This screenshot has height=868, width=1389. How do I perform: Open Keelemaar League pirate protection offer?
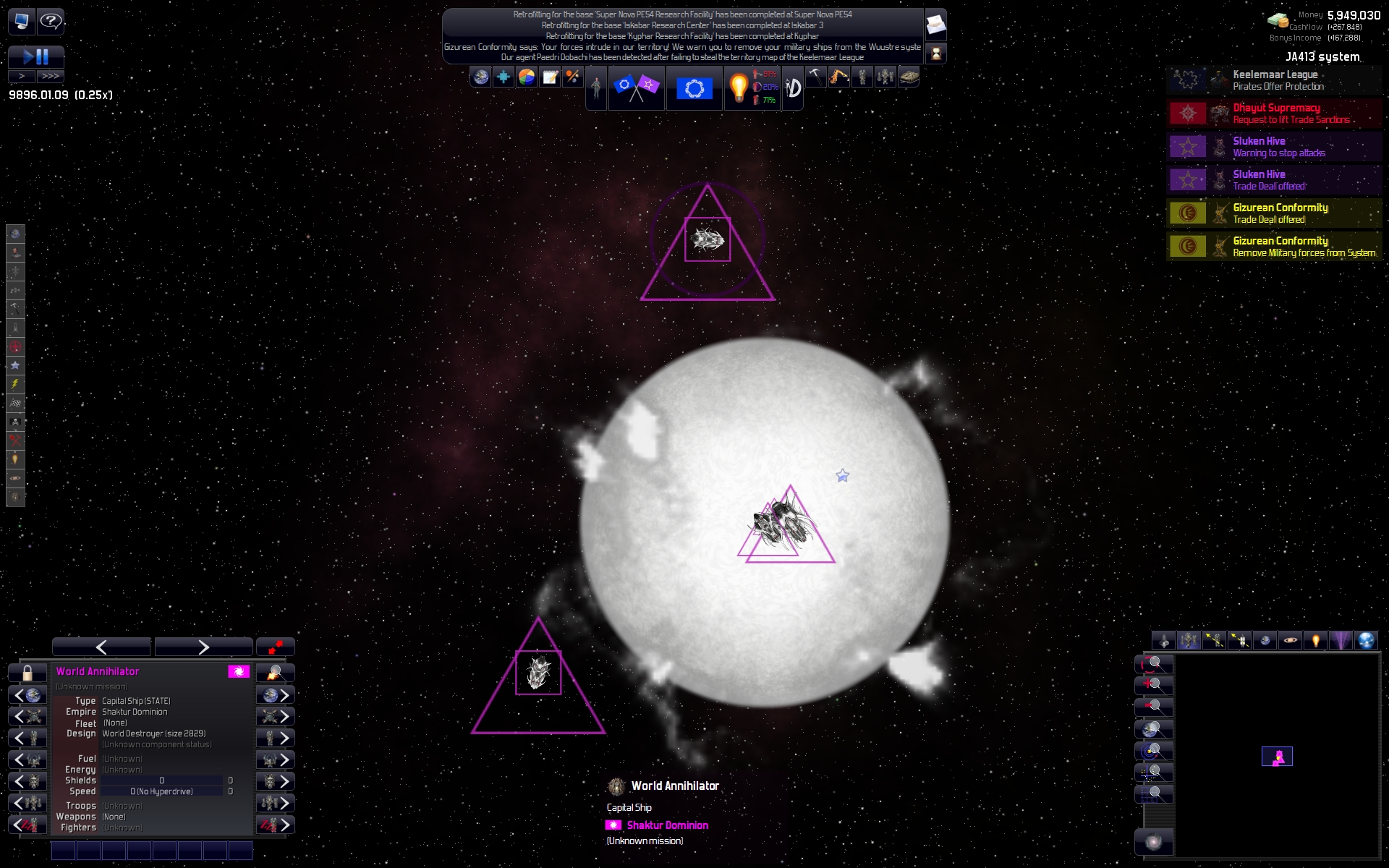(x=1274, y=80)
